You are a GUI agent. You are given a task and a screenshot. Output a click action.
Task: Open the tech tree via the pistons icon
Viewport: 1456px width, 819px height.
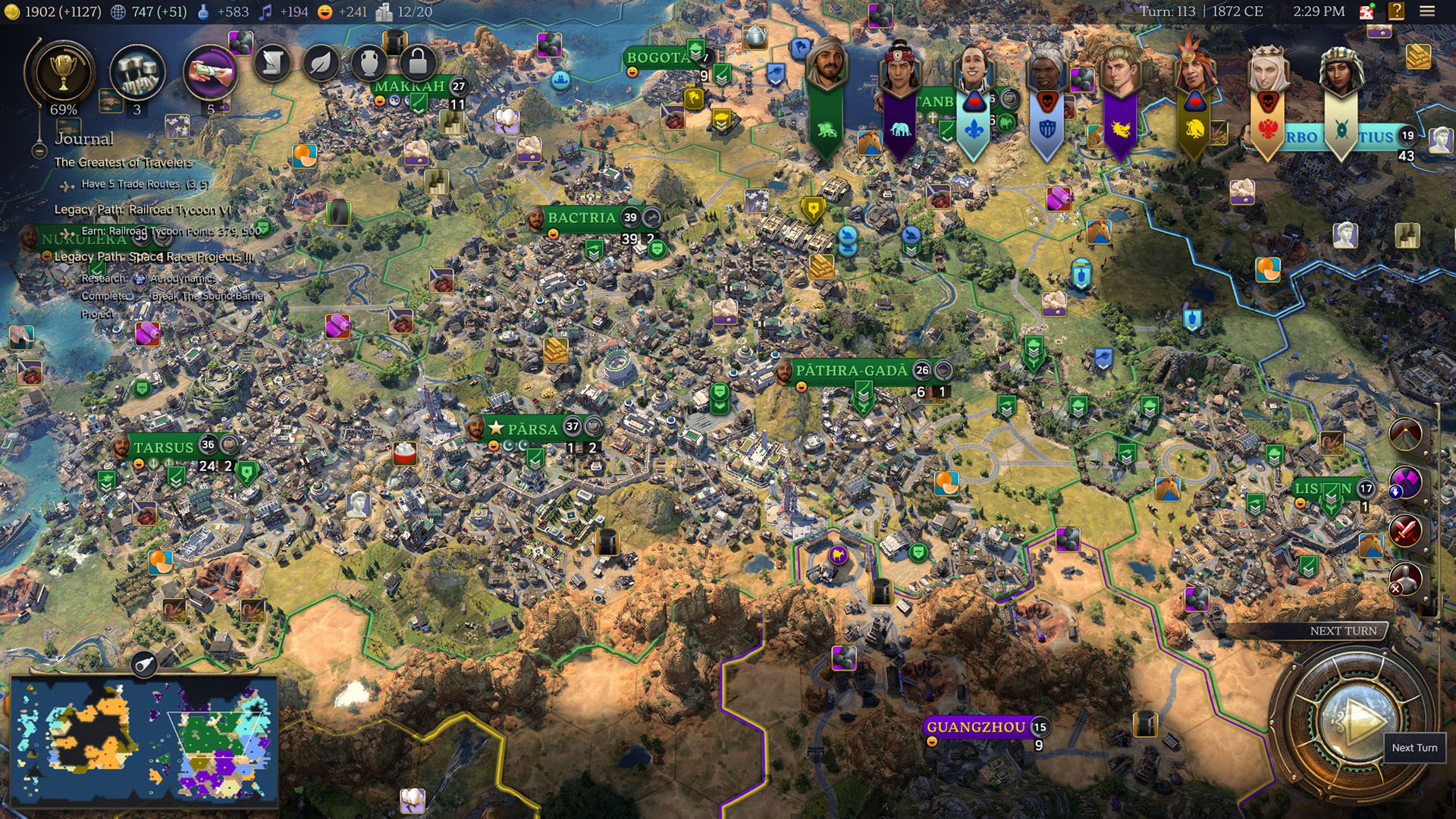[x=137, y=74]
